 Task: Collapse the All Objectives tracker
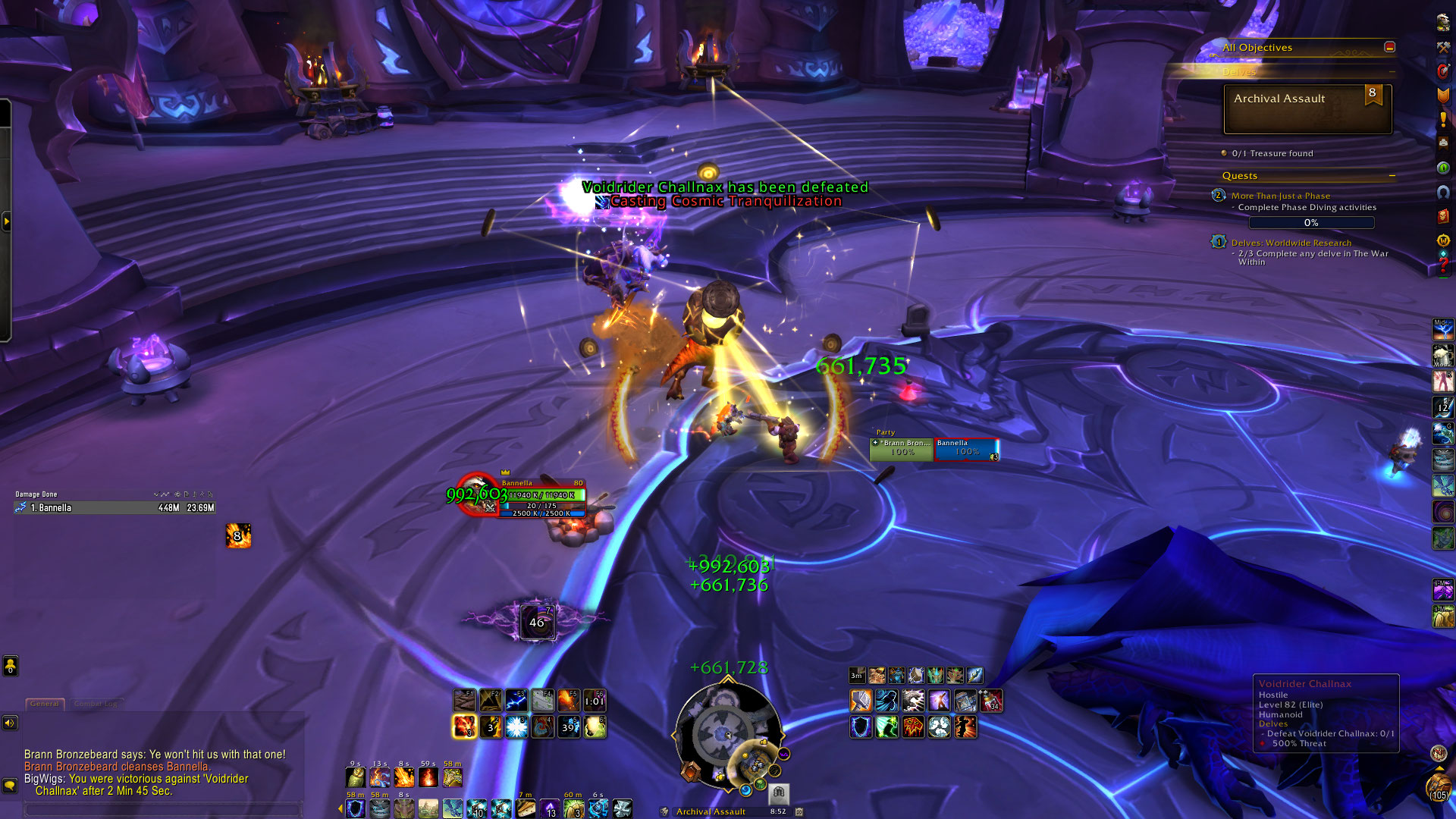1389,47
